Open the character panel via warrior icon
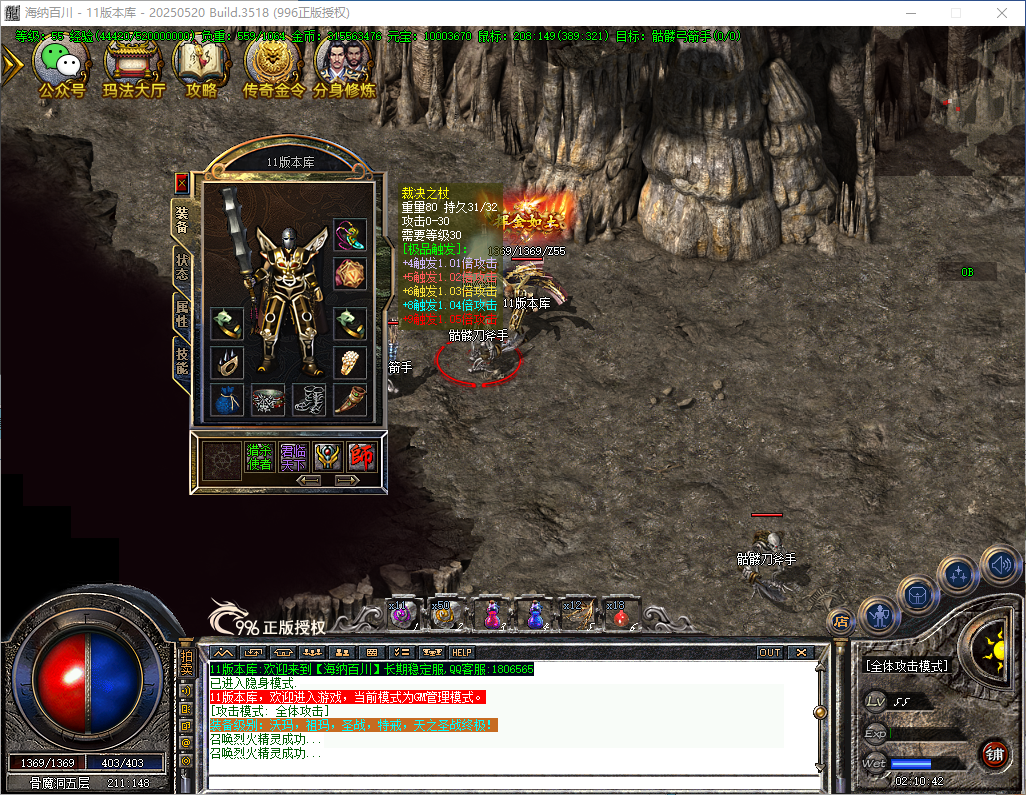This screenshot has width=1026, height=795. point(880,615)
